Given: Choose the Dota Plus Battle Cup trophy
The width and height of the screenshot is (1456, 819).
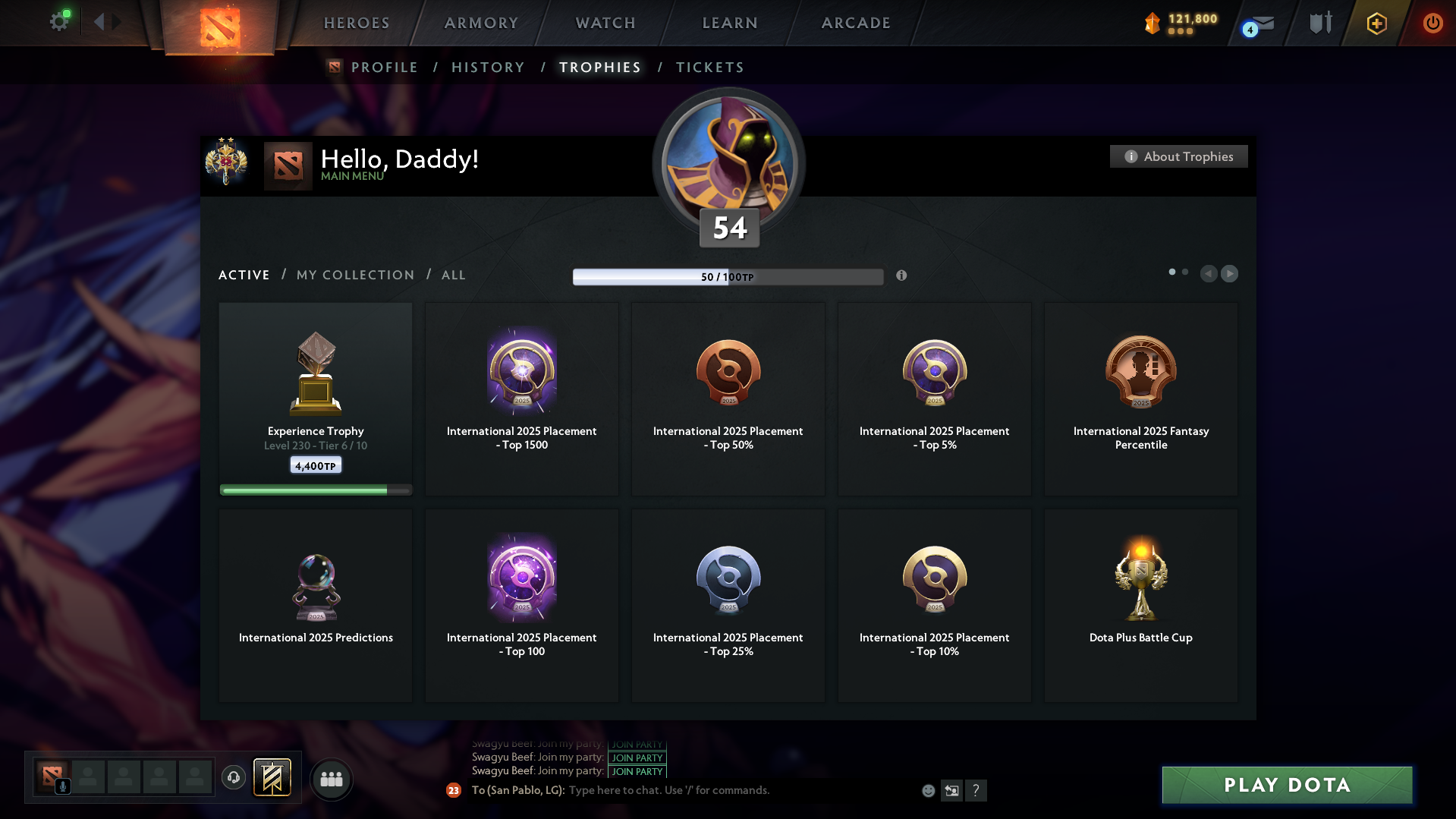Looking at the screenshot, I should pyautogui.click(x=1140, y=605).
